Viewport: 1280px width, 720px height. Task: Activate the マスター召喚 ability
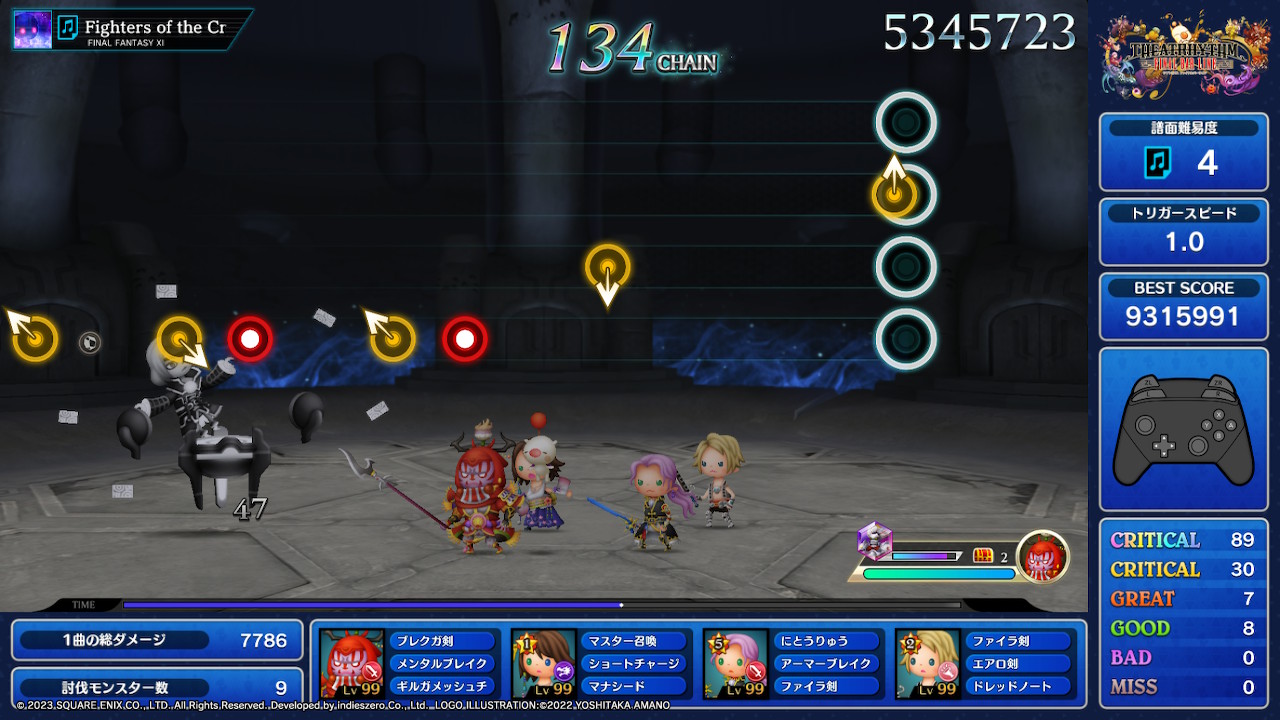[633, 641]
